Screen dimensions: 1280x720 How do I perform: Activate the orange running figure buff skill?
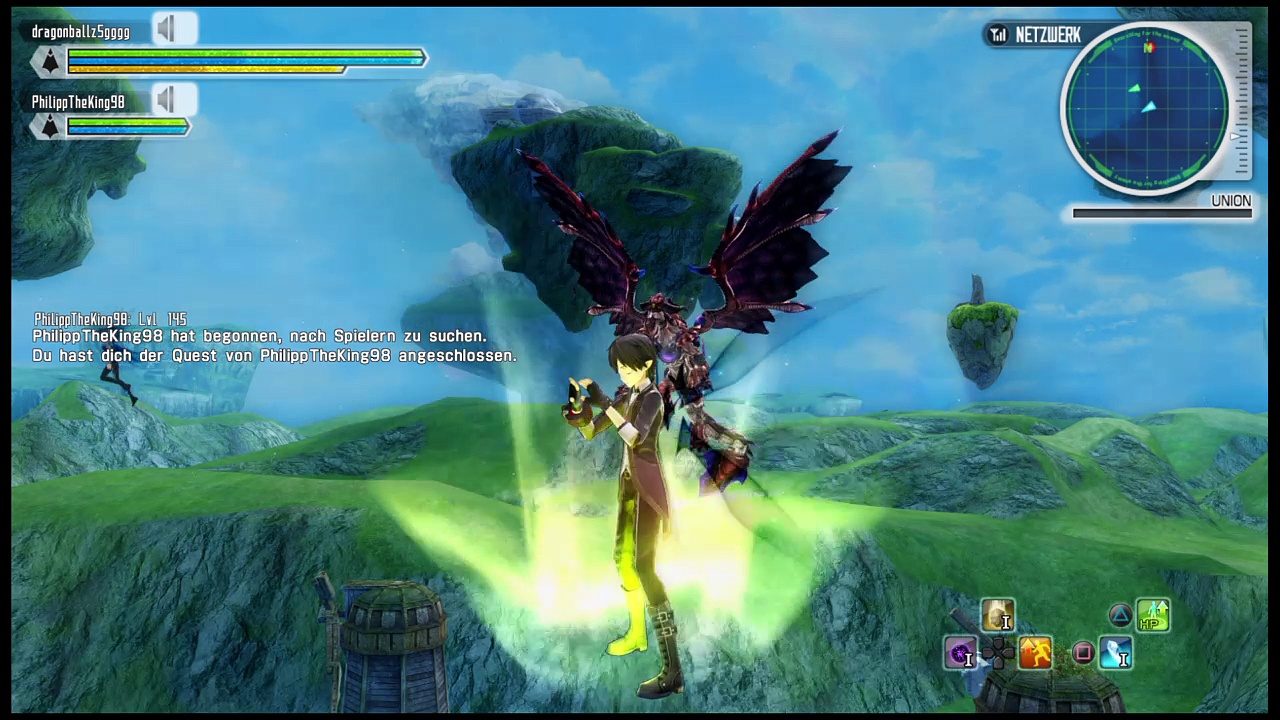click(1035, 654)
